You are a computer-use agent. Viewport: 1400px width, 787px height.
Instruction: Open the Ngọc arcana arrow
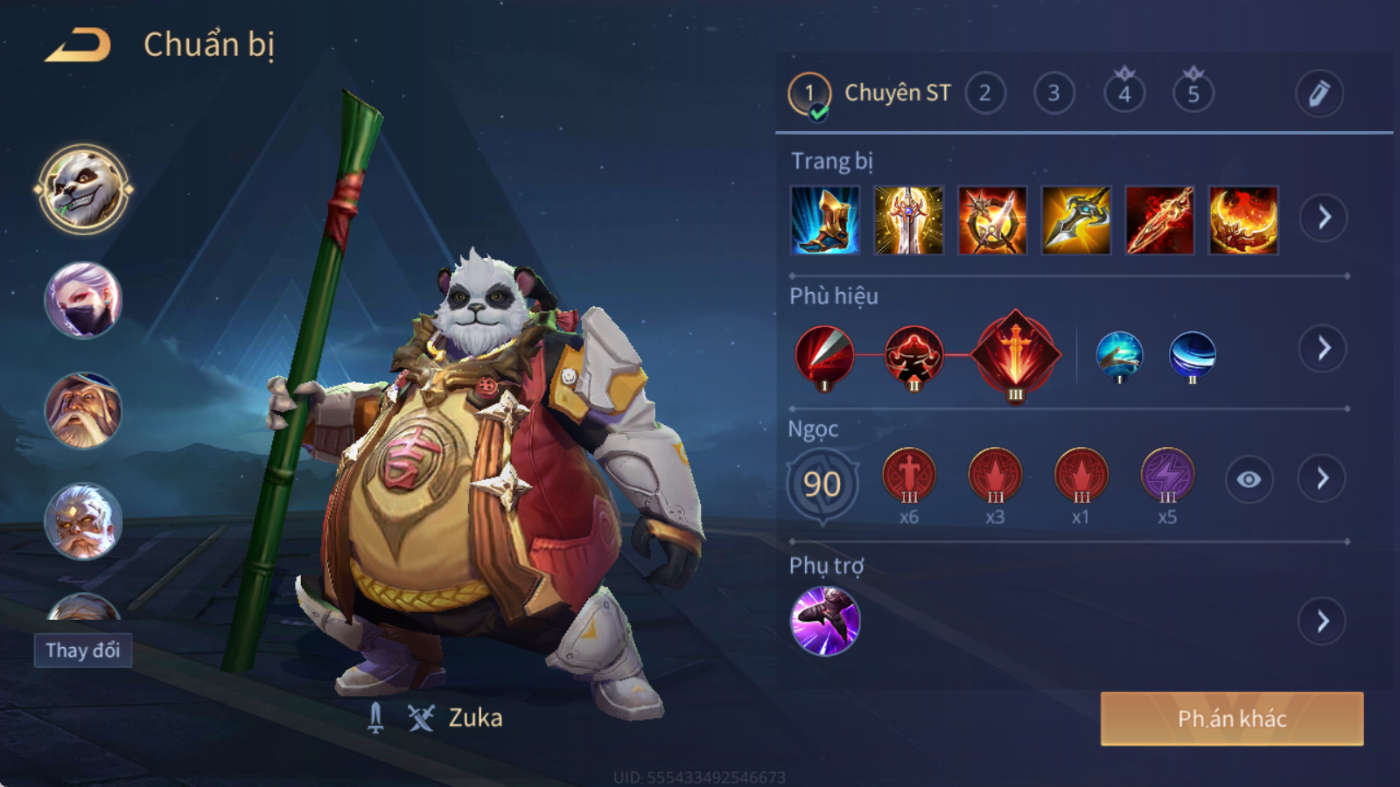(1322, 479)
